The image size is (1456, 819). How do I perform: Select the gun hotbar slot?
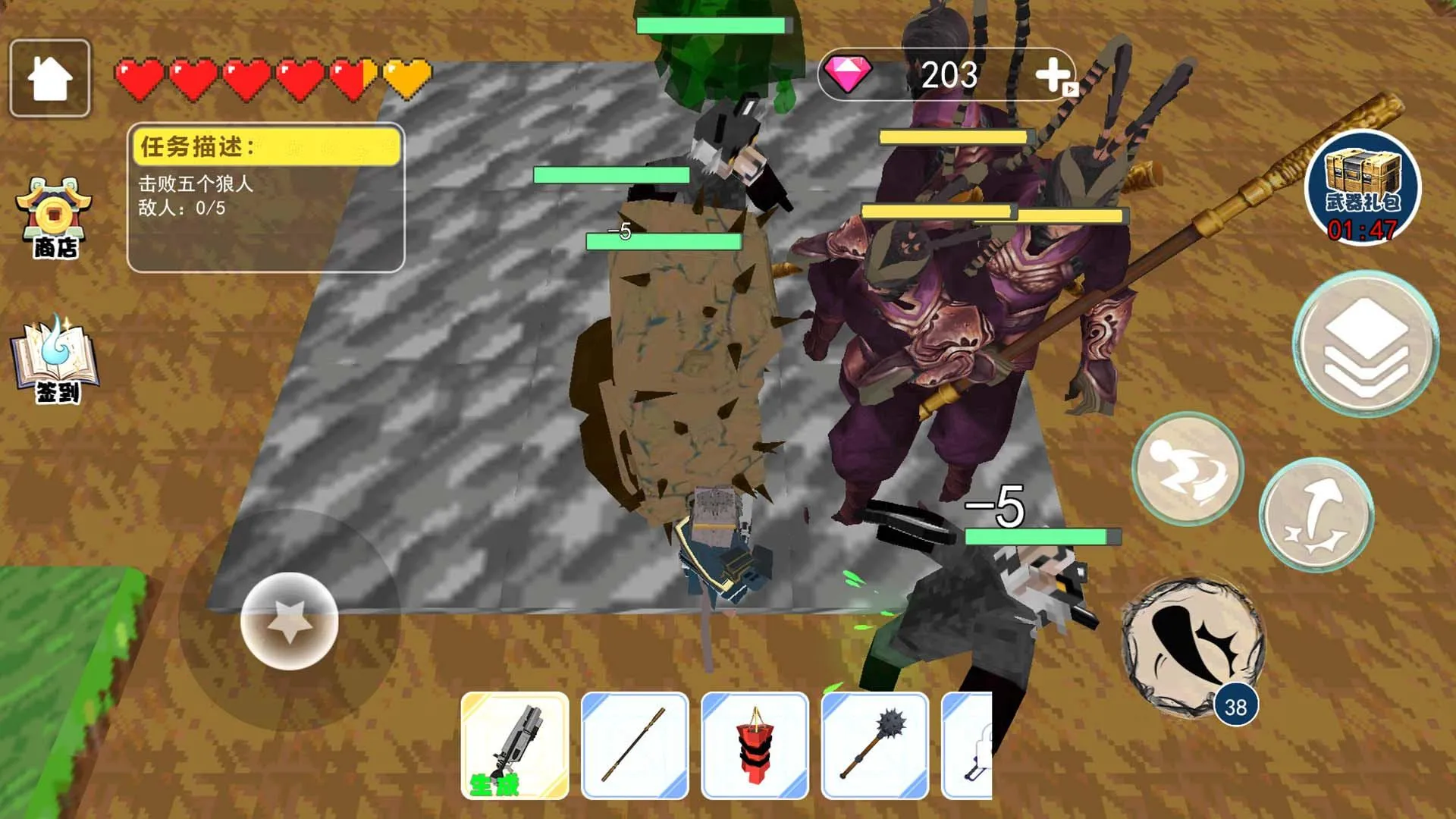[515, 745]
